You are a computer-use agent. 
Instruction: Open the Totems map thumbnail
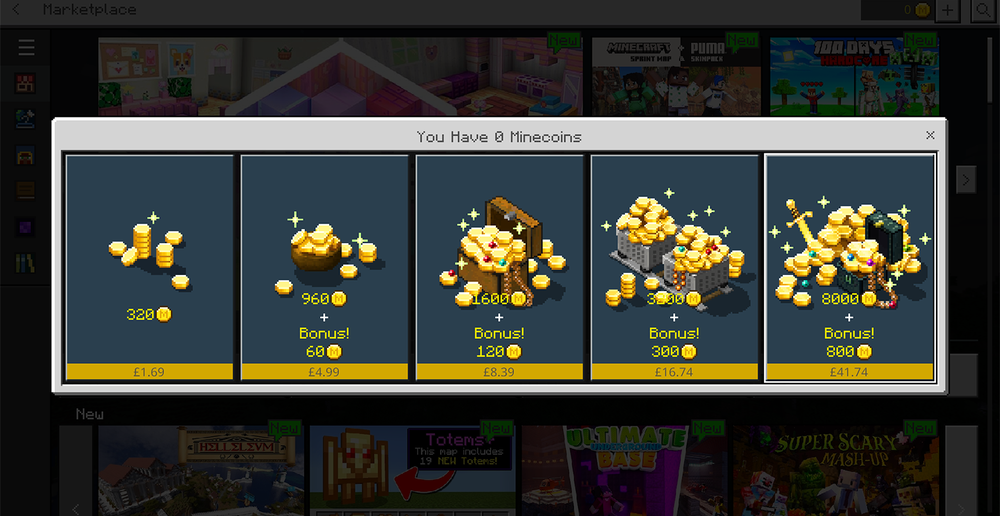pyautogui.click(x=412, y=470)
